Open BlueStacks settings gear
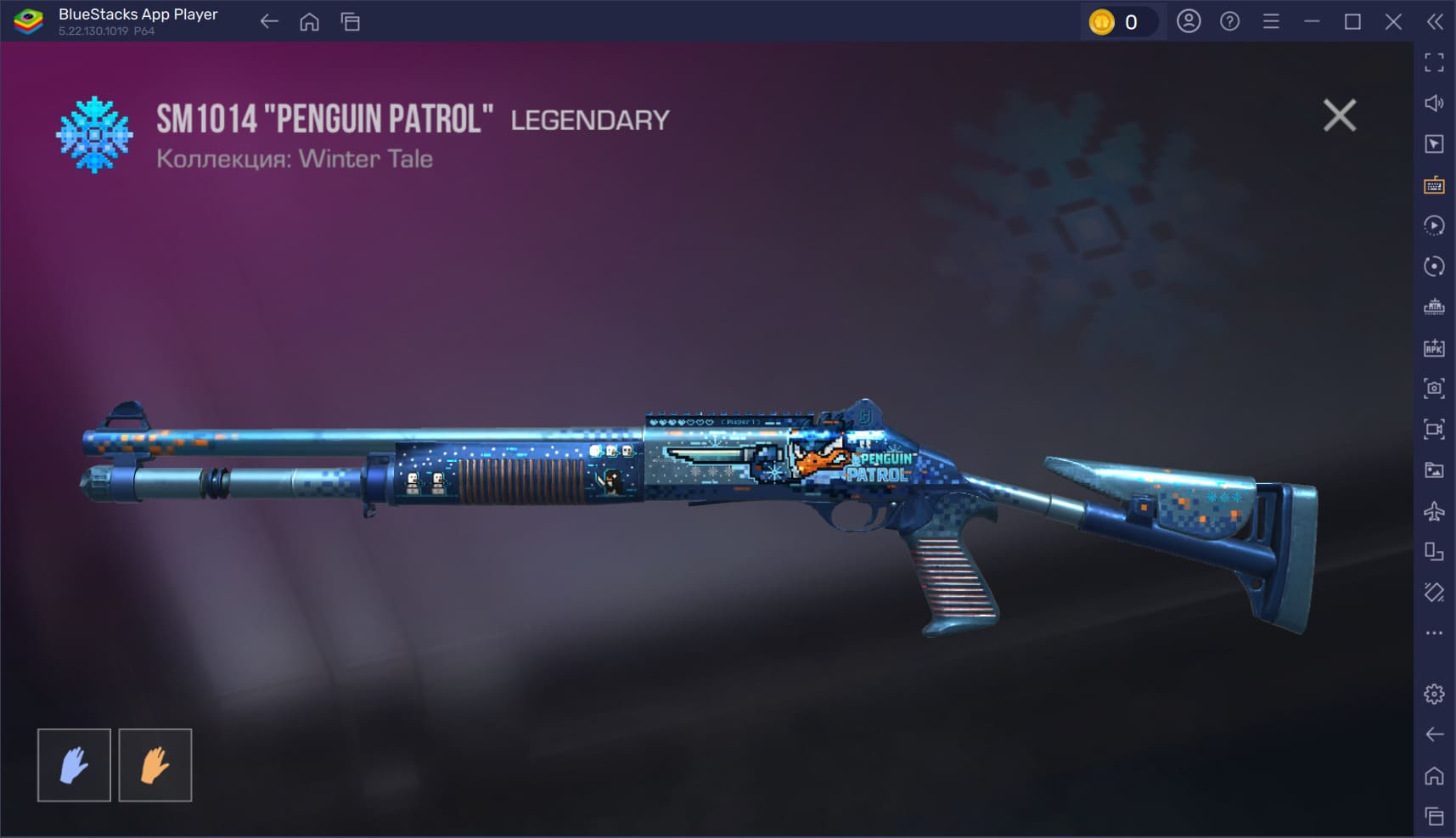The height and width of the screenshot is (838, 1456). (x=1434, y=694)
